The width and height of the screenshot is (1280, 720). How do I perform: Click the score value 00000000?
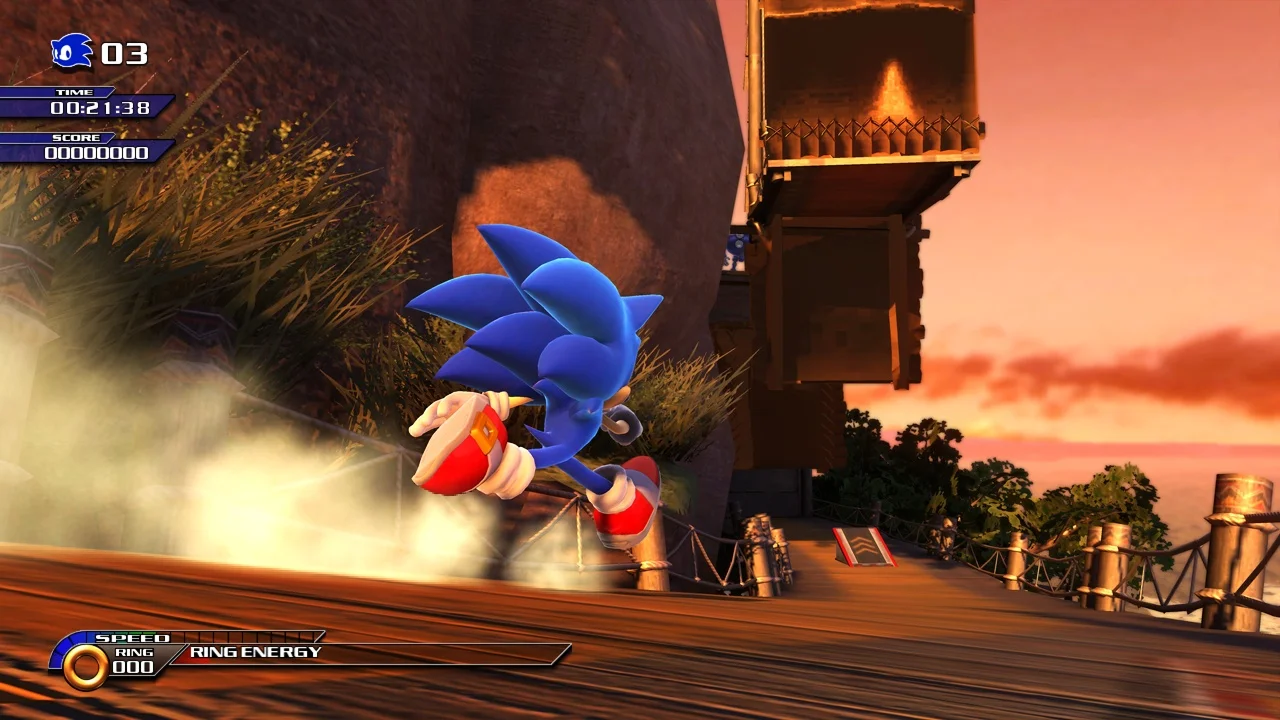[x=96, y=151]
